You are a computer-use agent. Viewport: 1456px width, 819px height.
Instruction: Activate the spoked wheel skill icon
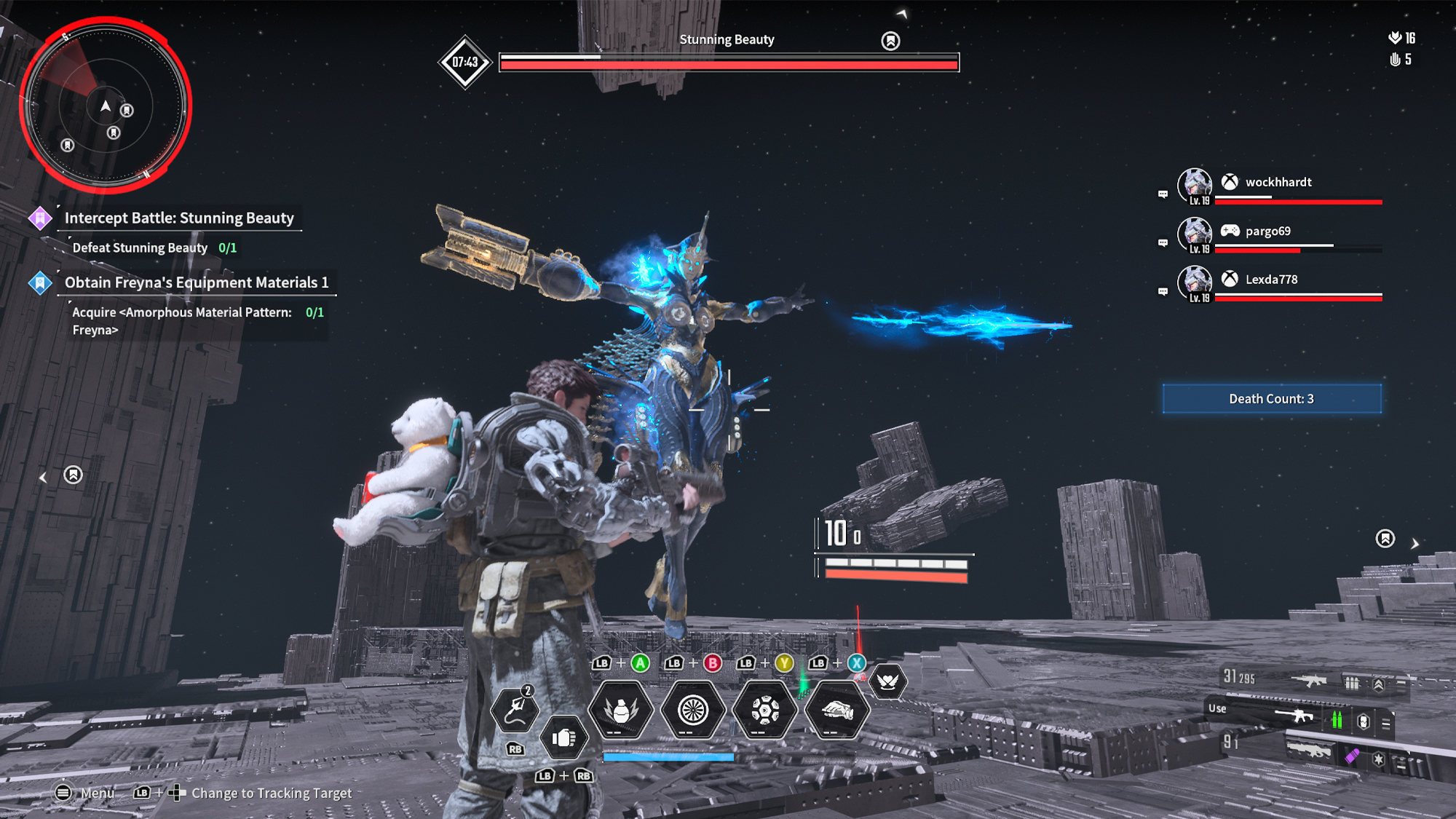click(693, 710)
